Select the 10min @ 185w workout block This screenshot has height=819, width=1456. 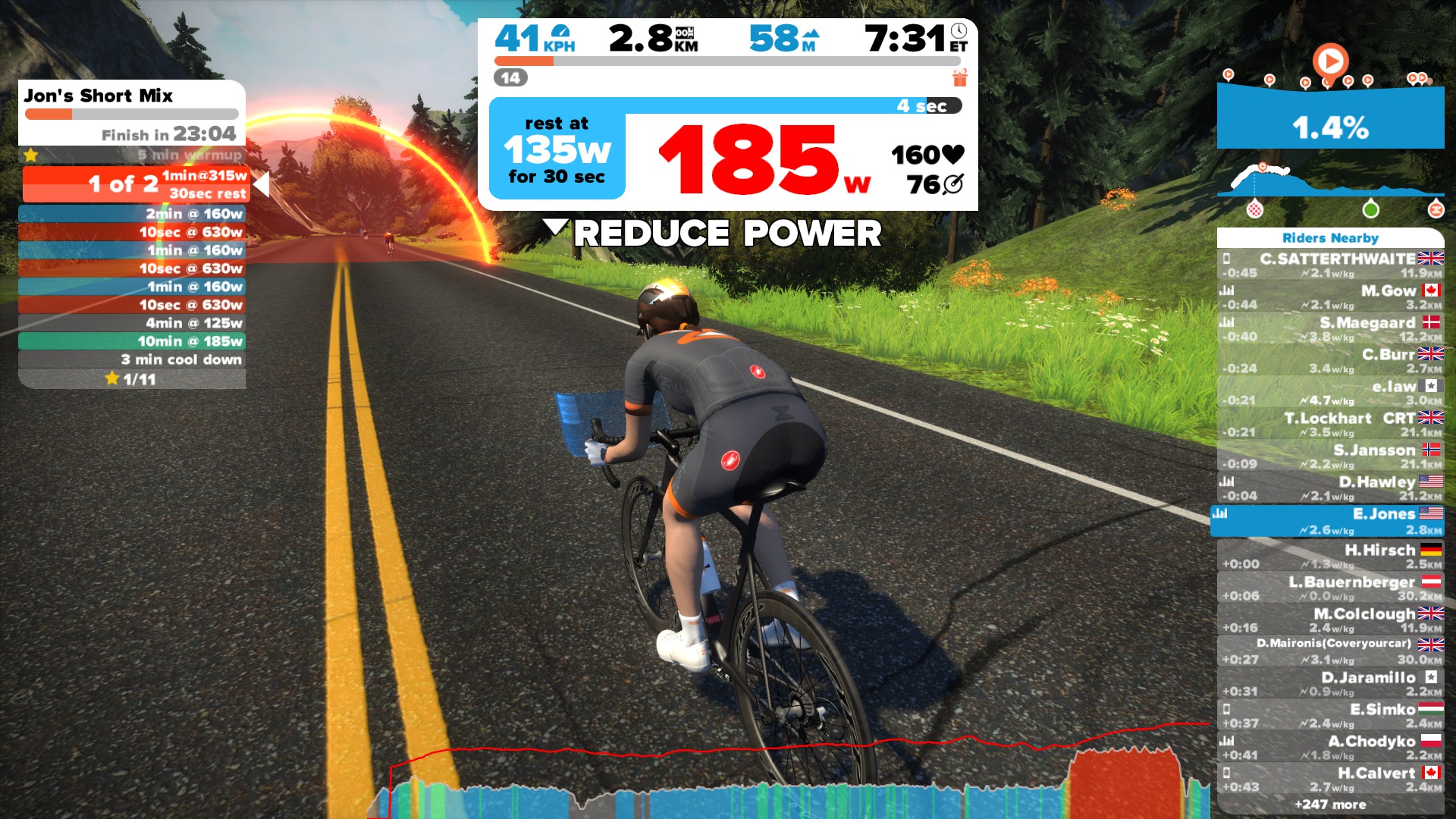coord(132,341)
